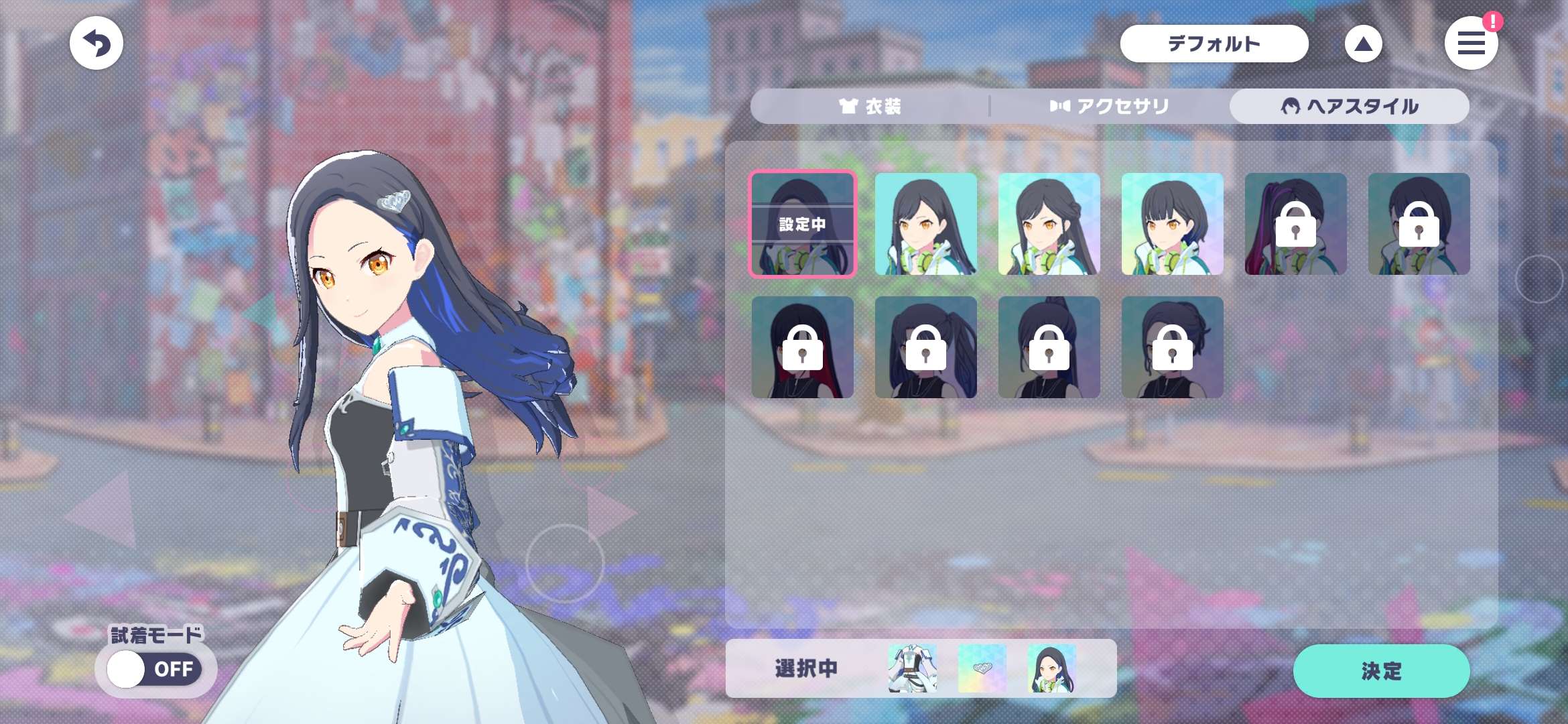Select the ヘアスタイル hairstyle tab

click(x=1350, y=106)
